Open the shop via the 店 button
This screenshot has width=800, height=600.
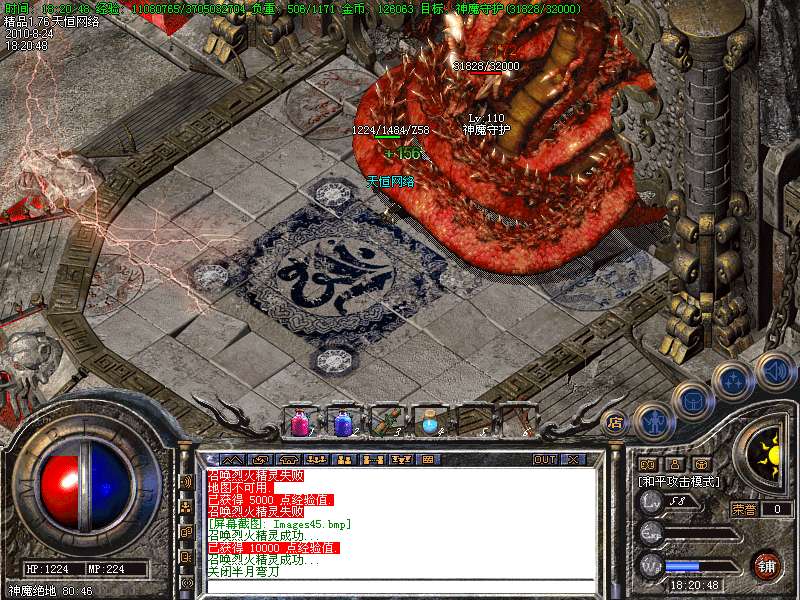(x=614, y=420)
